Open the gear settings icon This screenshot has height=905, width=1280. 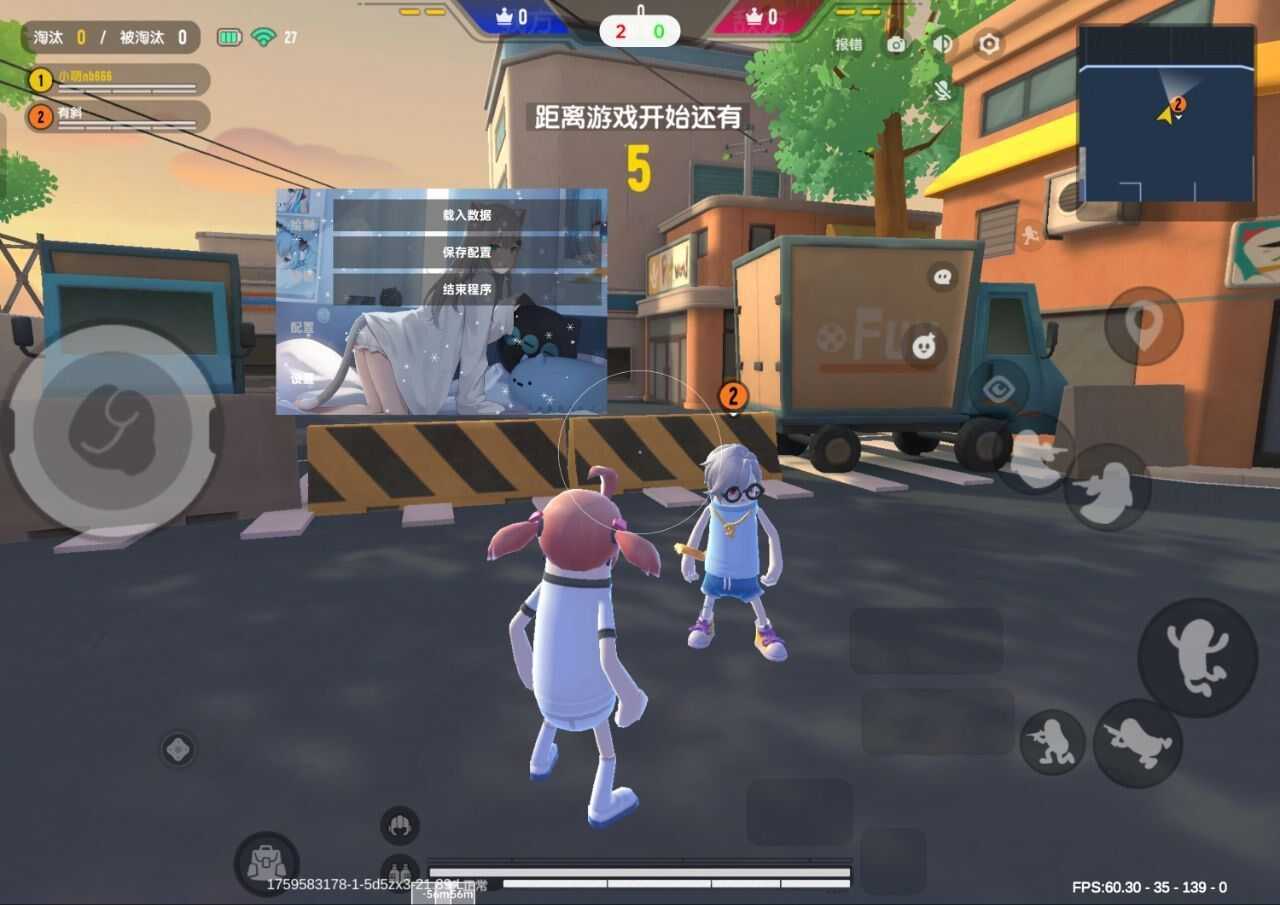pyautogui.click(x=989, y=44)
